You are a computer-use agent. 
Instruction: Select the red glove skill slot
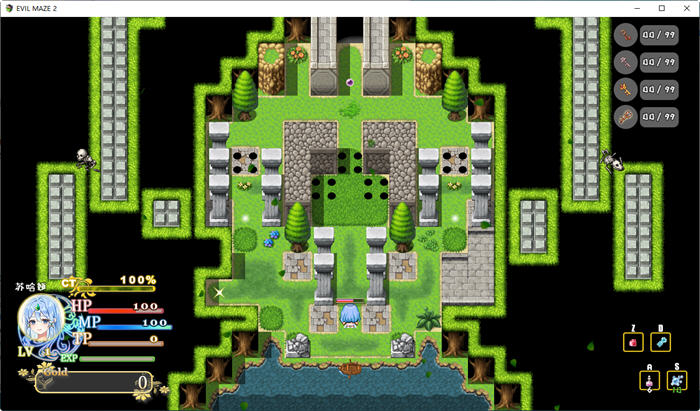click(633, 343)
